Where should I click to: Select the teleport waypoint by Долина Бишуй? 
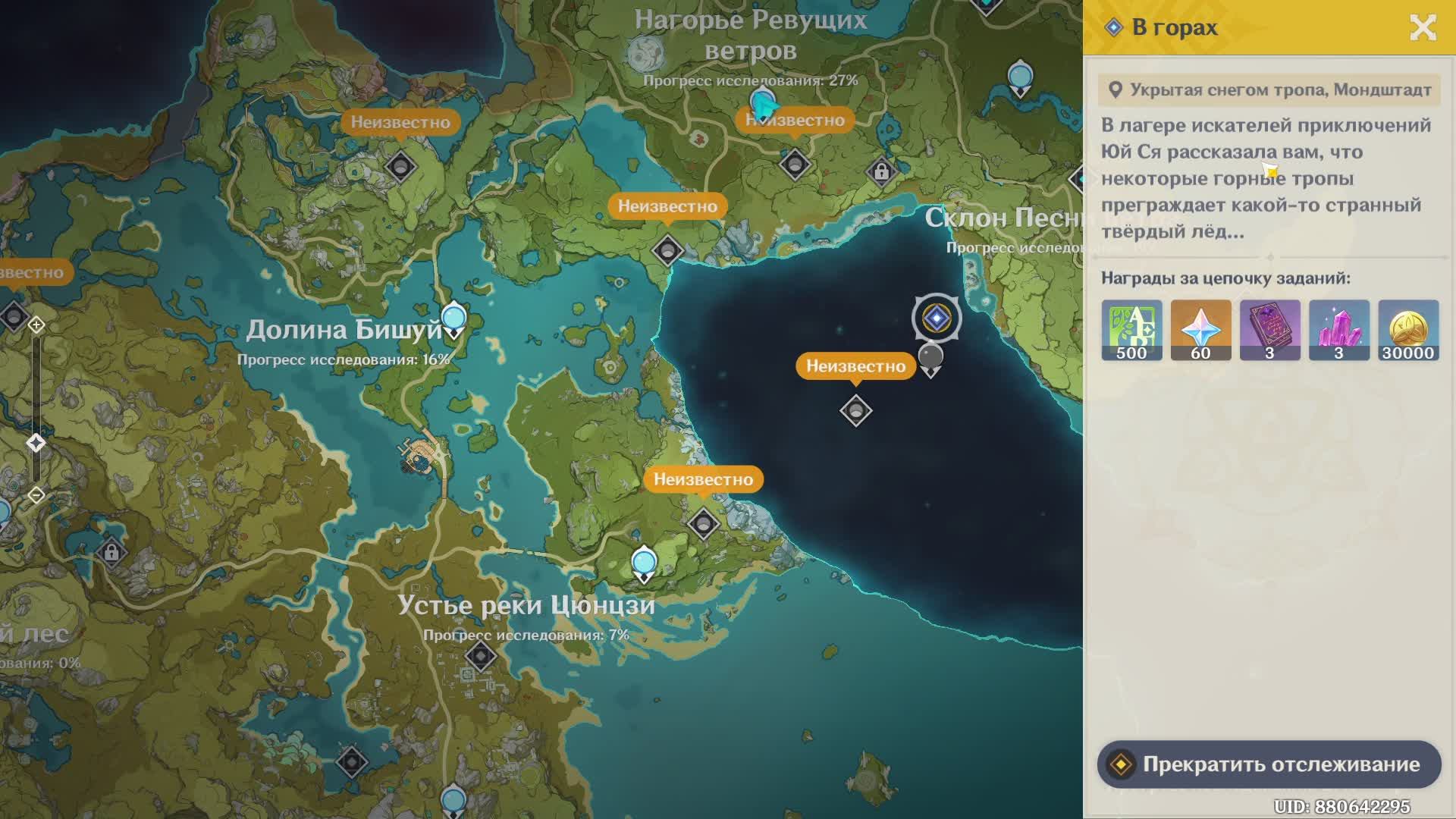453,318
